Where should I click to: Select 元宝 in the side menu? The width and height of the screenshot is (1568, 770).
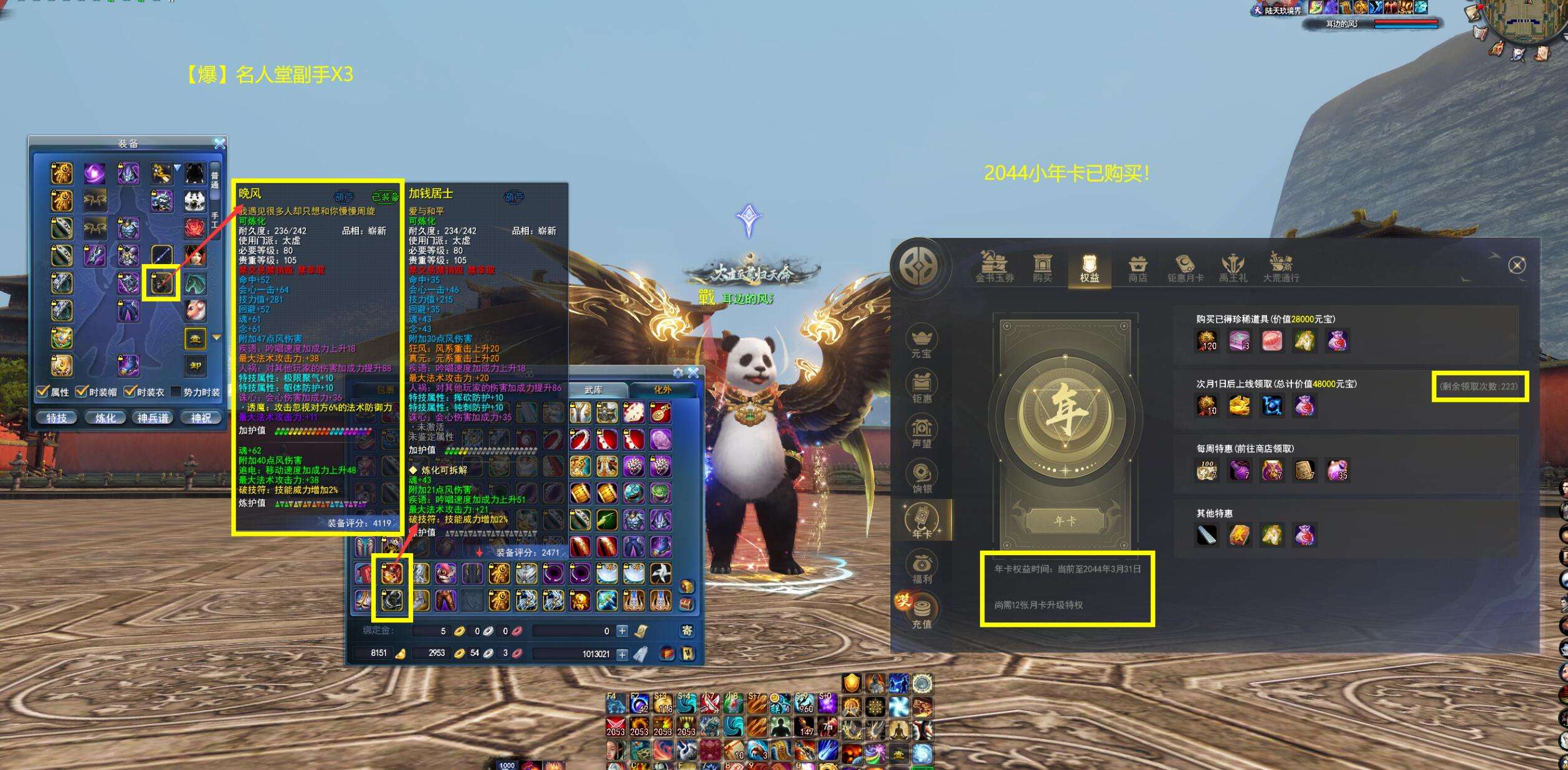(x=921, y=343)
